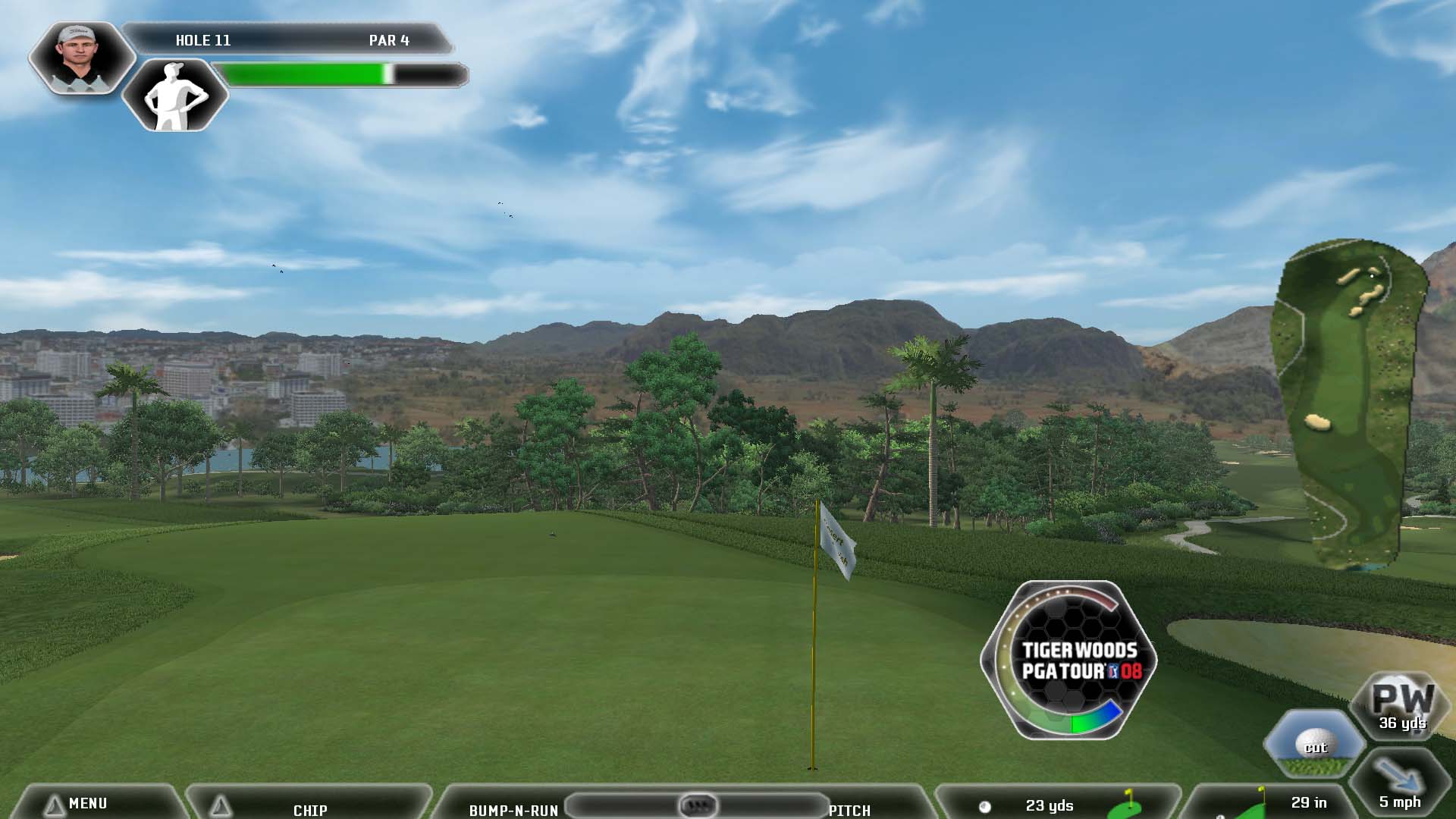Click the Tiger Woods PGA Tour swing meter
The height and width of the screenshot is (819, 1456).
[x=1068, y=661]
